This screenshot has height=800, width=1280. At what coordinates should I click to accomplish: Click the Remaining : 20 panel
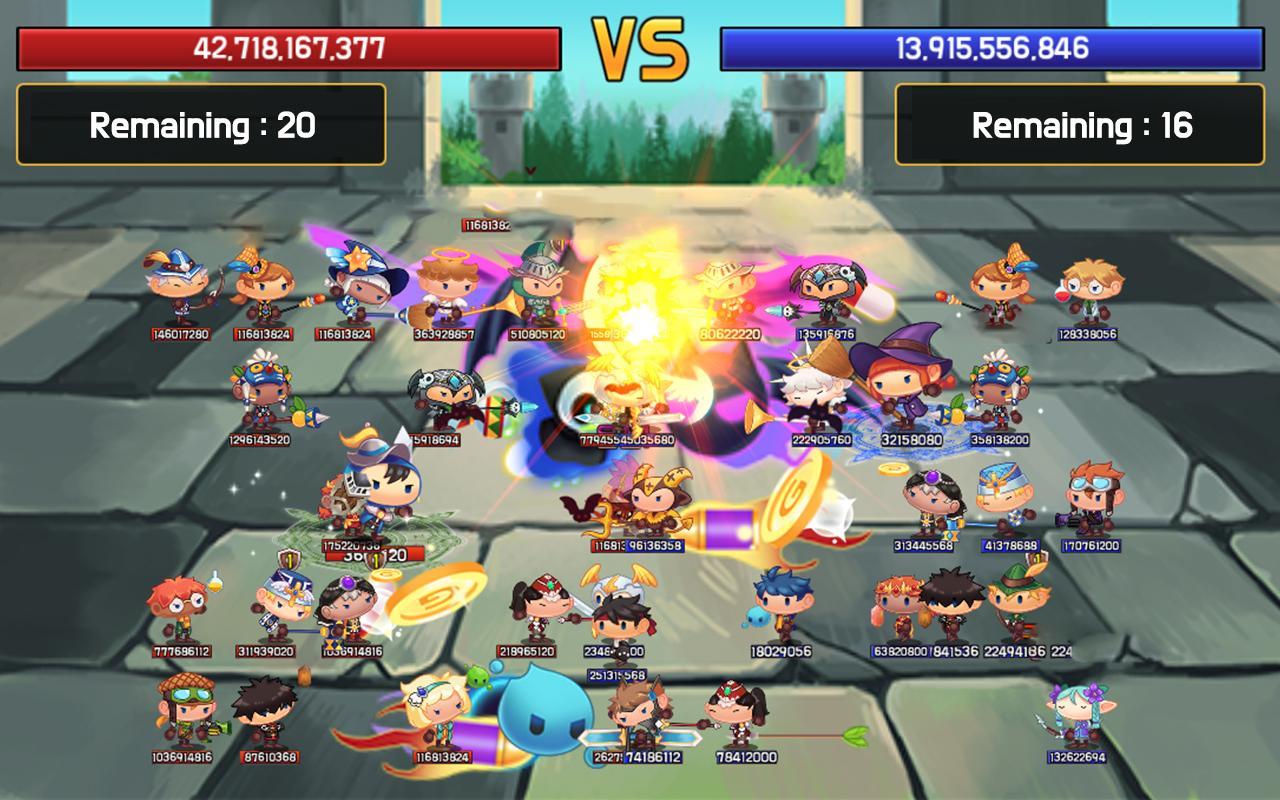[x=203, y=125]
